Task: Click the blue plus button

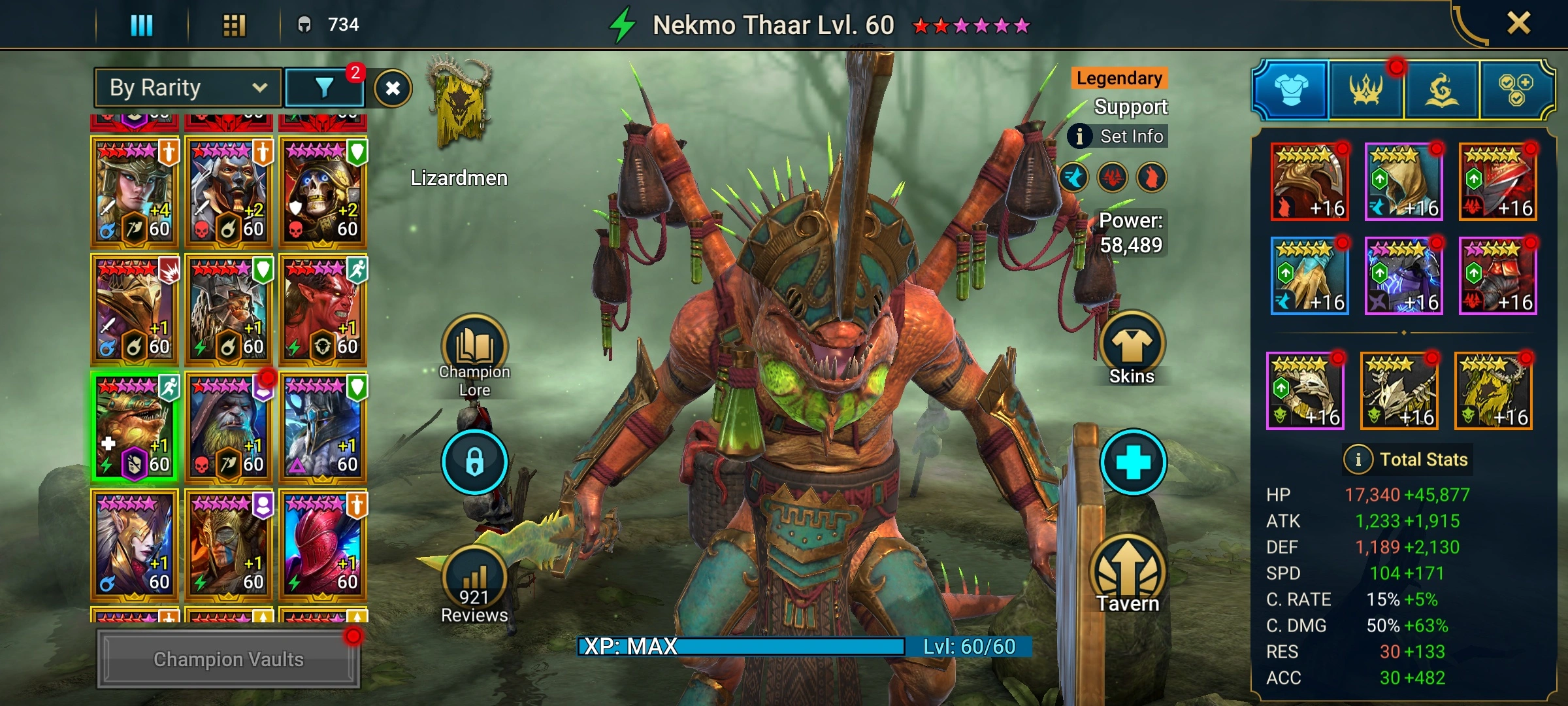Action: pos(1133,462)
